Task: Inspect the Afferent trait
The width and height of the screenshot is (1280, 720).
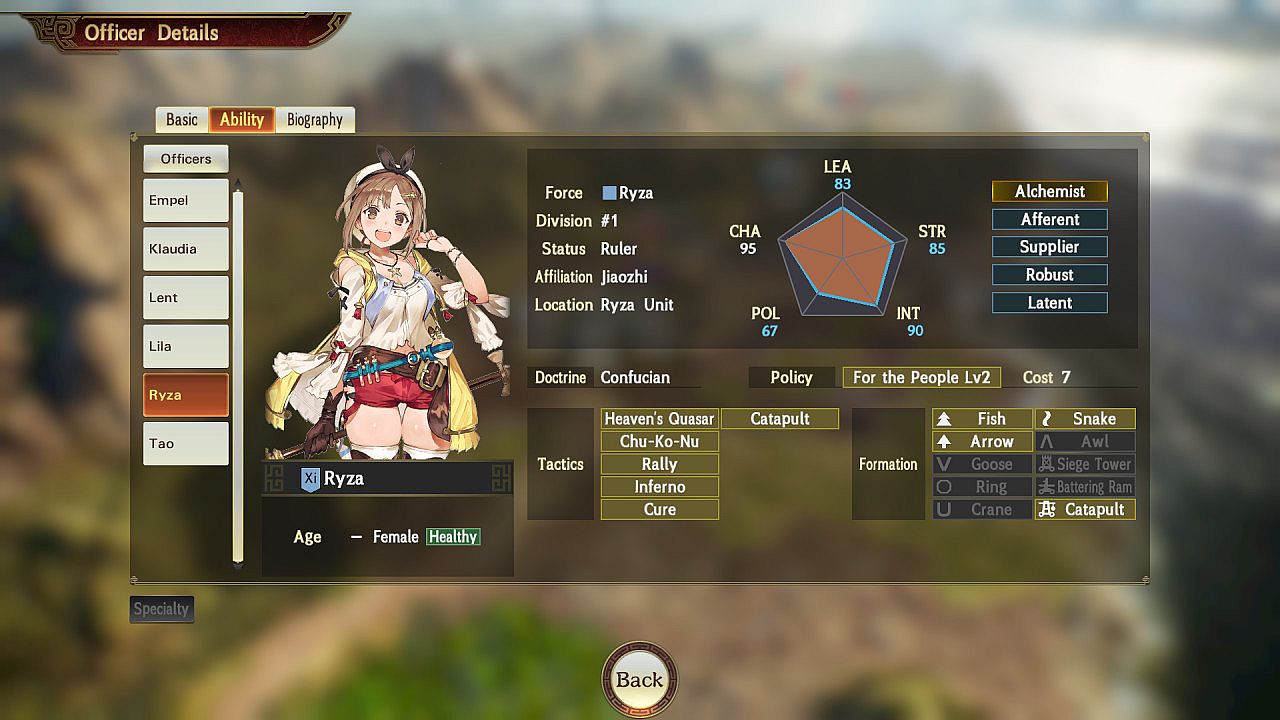Action: pyautogui.click(x=1049, y=219)
